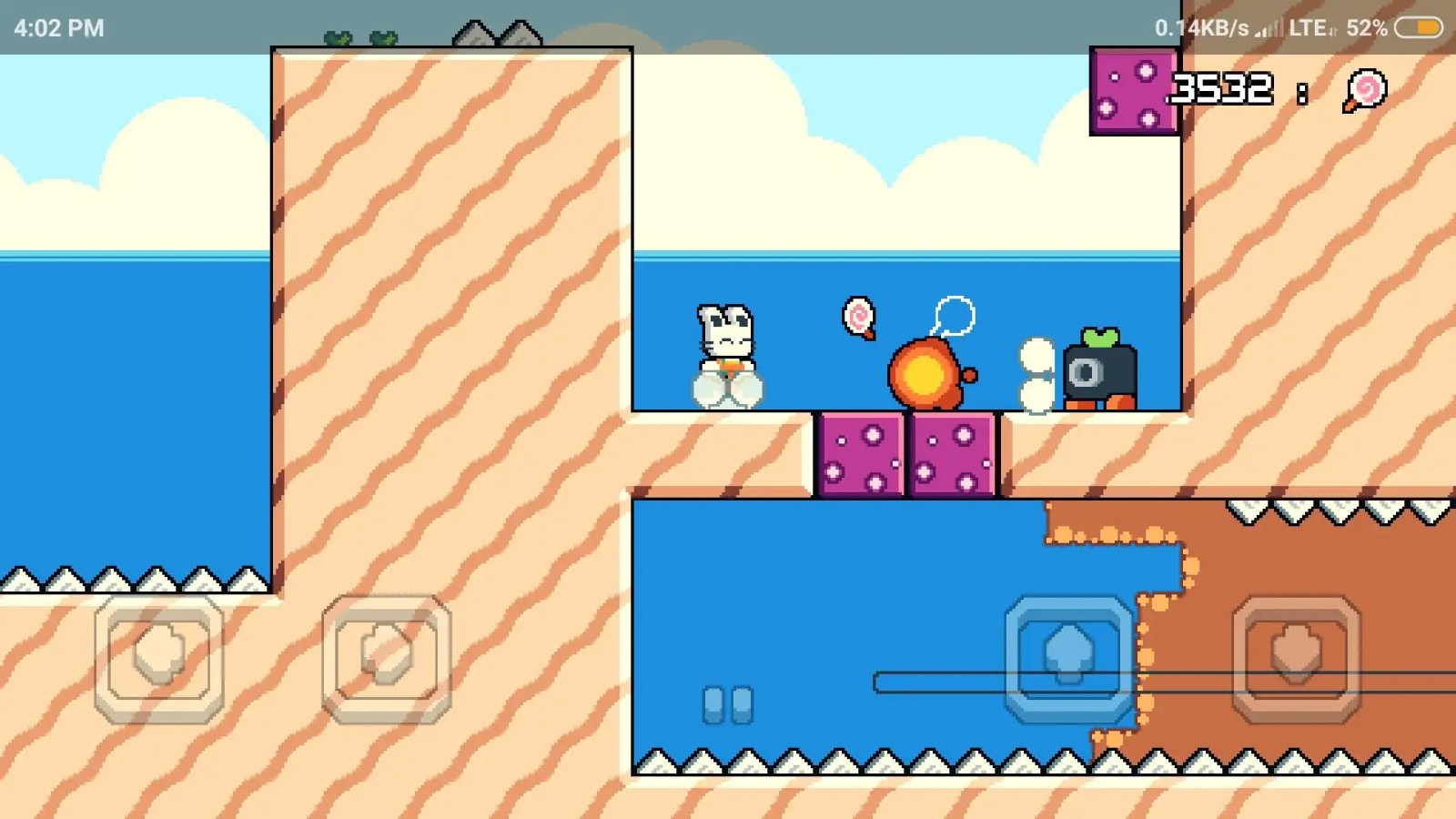Tap the left arrow move button
This screenshot has height=819, width=1456.
click(159, 657)
